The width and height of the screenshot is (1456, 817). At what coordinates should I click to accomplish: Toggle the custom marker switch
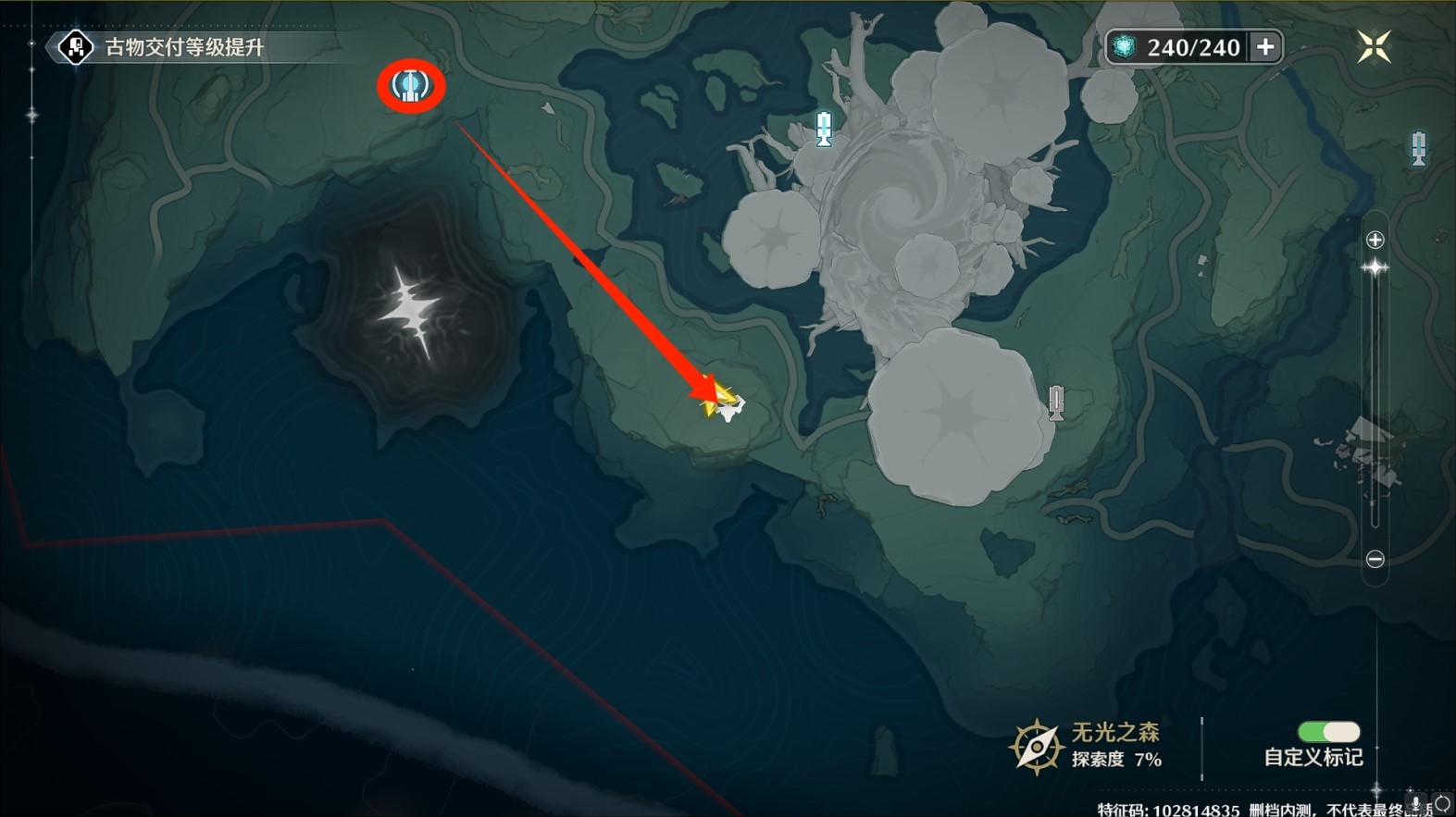(x=1328, y=732)
